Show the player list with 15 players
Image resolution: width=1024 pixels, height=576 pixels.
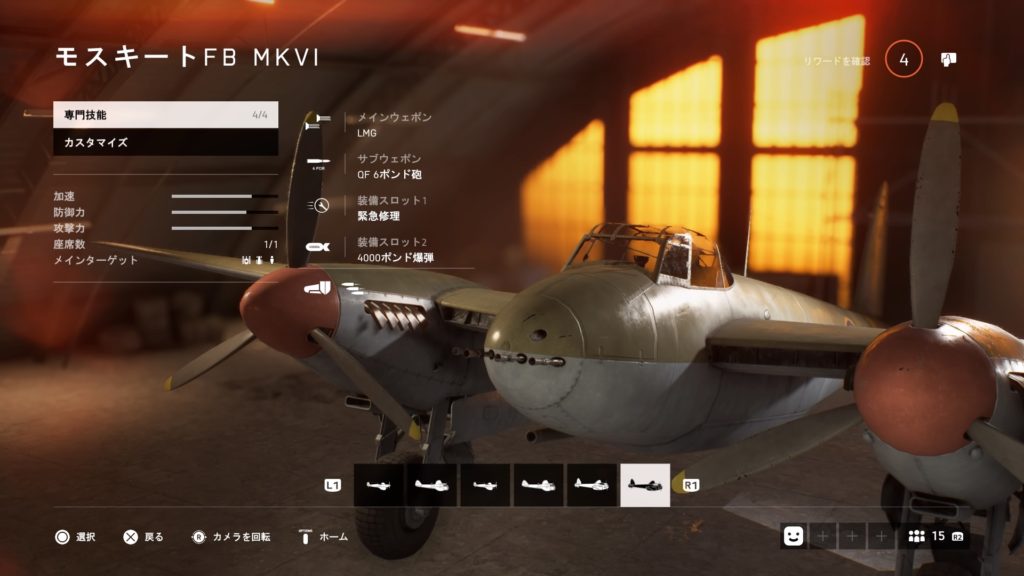932,536
